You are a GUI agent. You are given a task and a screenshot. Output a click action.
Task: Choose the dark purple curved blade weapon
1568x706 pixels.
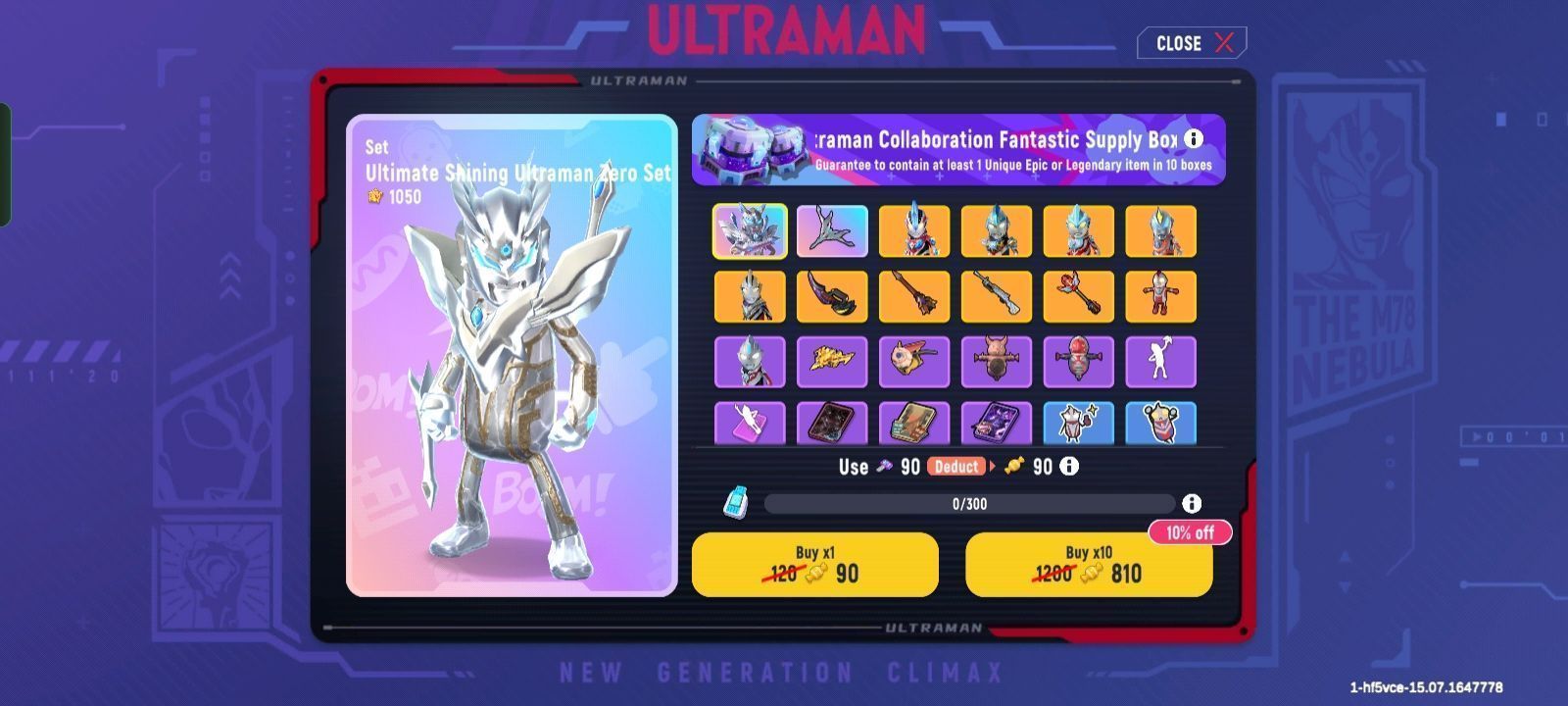tap(832, 296)
